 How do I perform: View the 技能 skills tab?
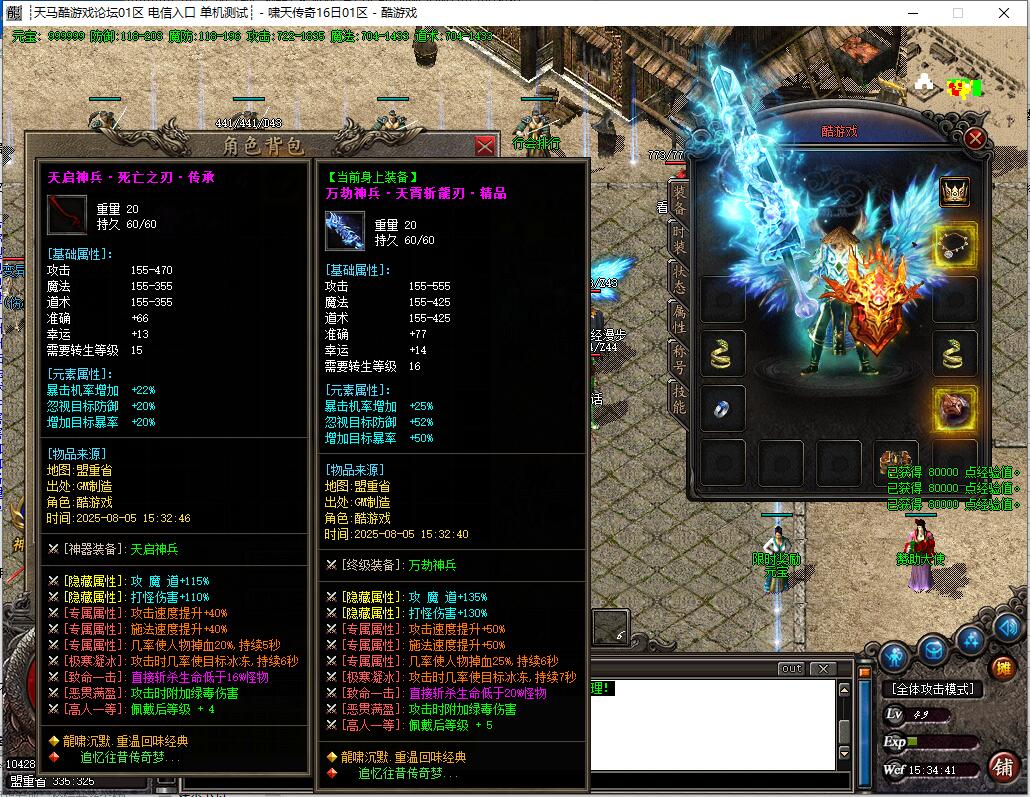pyautogui.click(x=680, y=396)
